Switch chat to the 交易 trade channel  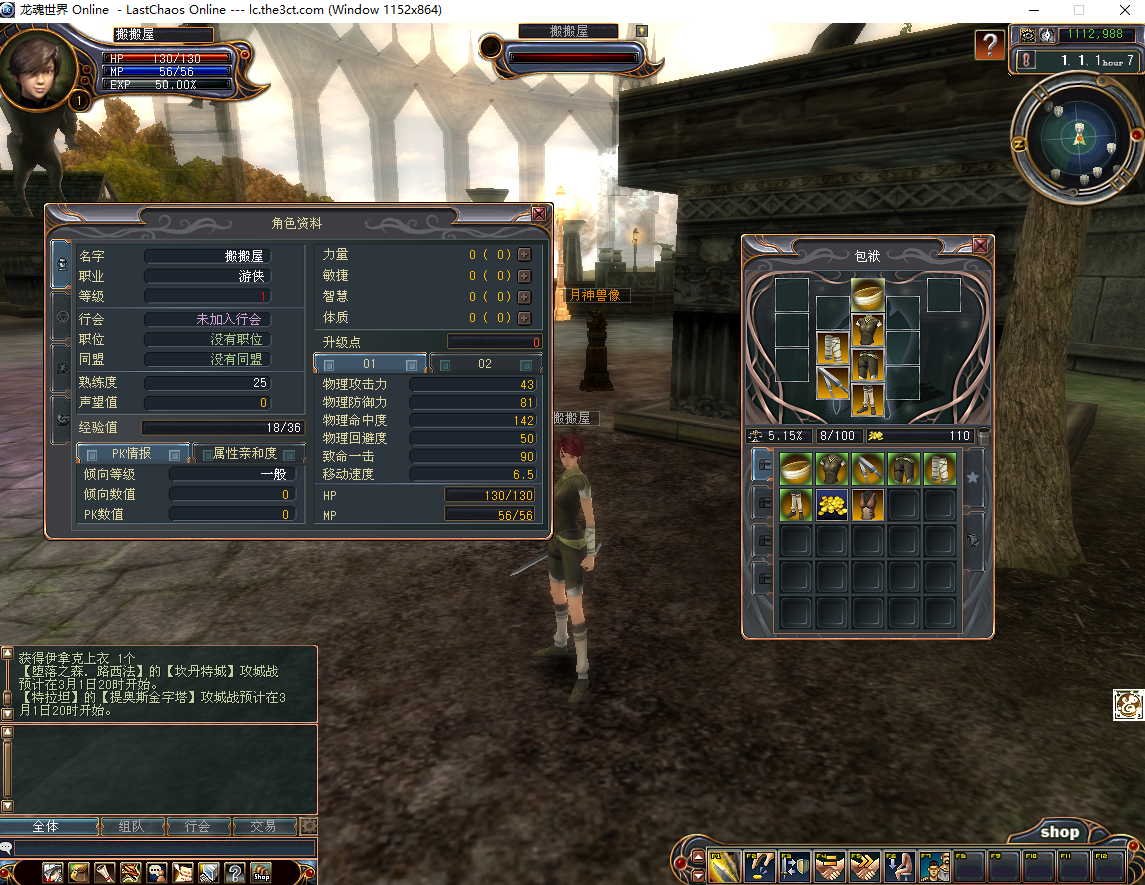(x=263, y=827)
